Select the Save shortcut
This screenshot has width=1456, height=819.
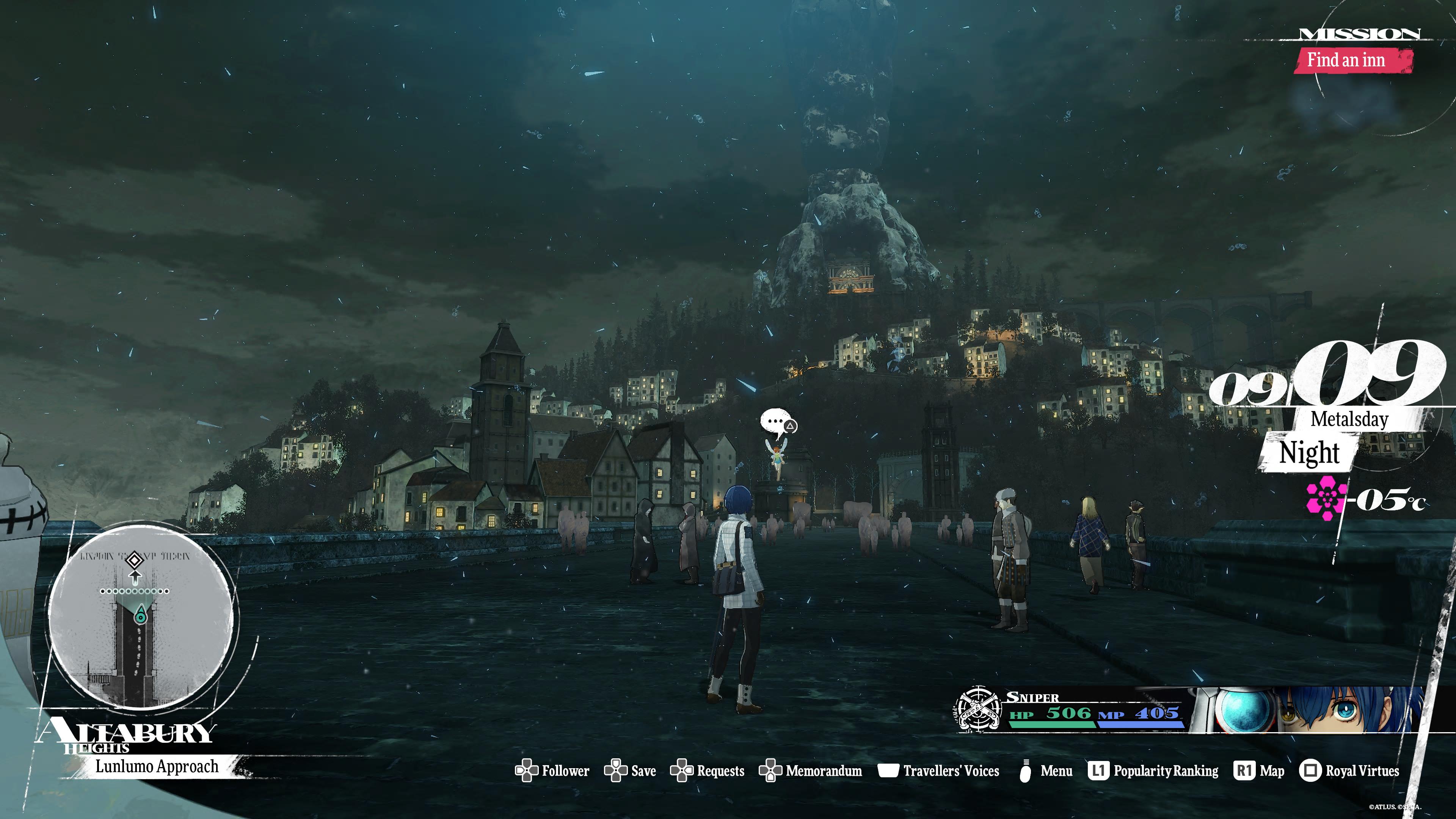pyautogui.click(x=630, y=770)
